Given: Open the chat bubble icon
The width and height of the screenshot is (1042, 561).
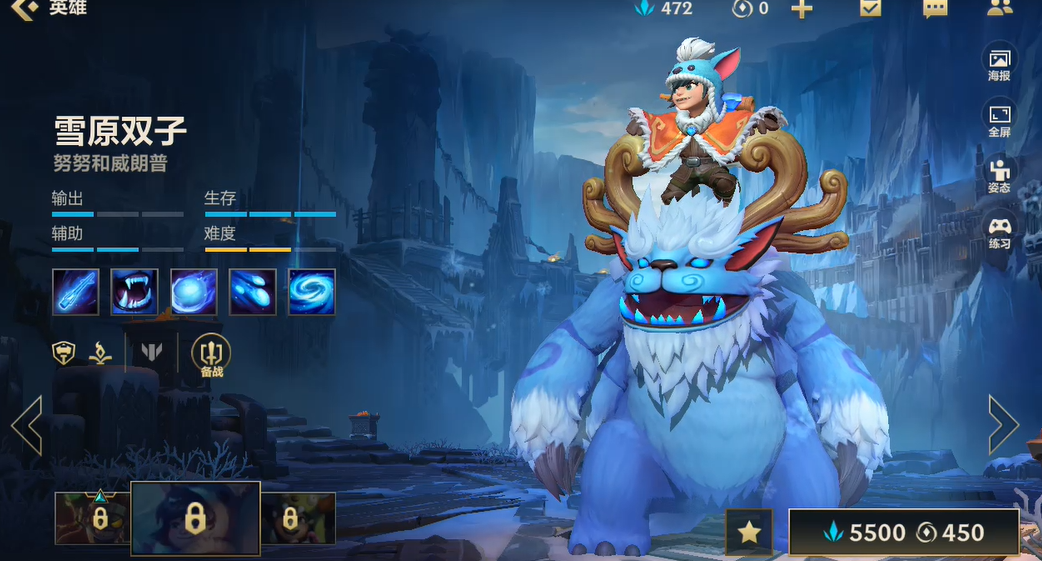Looking at the screenshot, I should tap(935, 9).
